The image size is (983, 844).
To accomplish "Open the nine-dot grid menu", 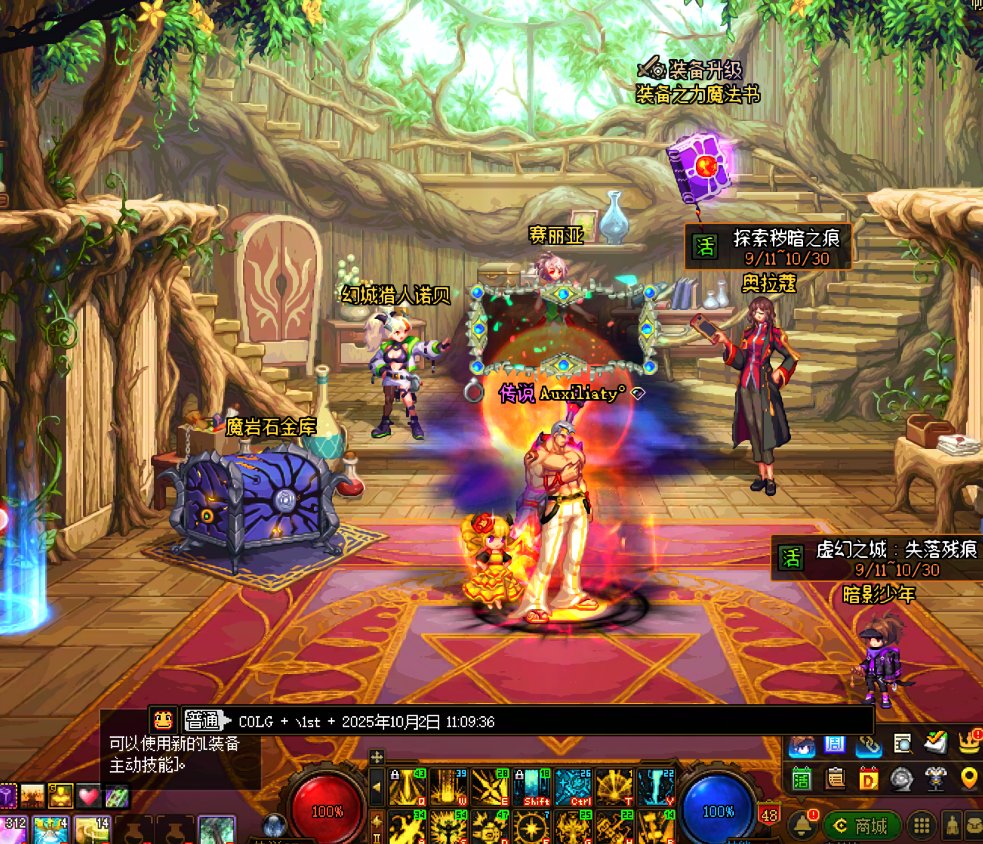I will click(922, 825).
